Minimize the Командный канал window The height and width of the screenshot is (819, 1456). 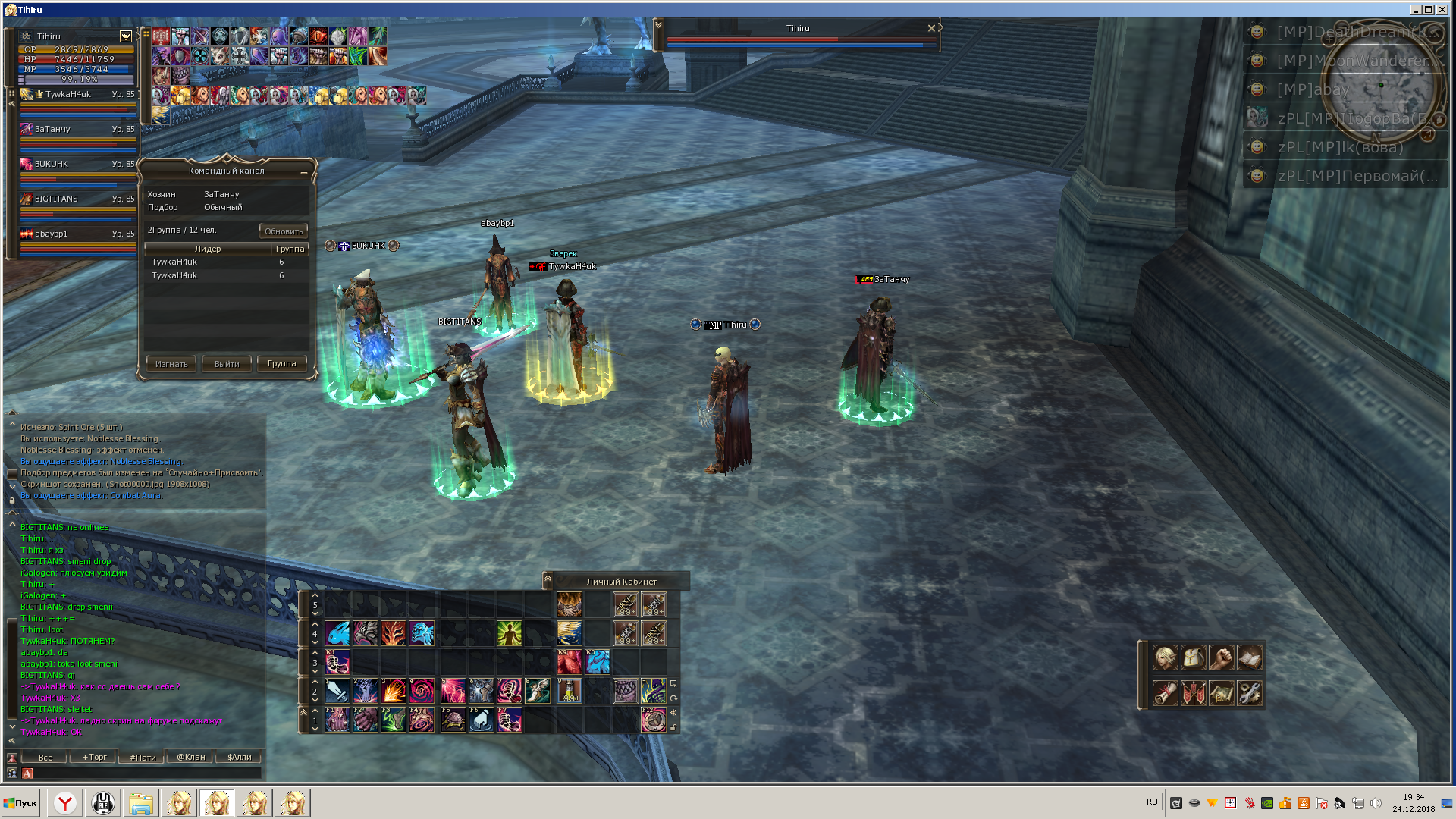coord(304,172)
